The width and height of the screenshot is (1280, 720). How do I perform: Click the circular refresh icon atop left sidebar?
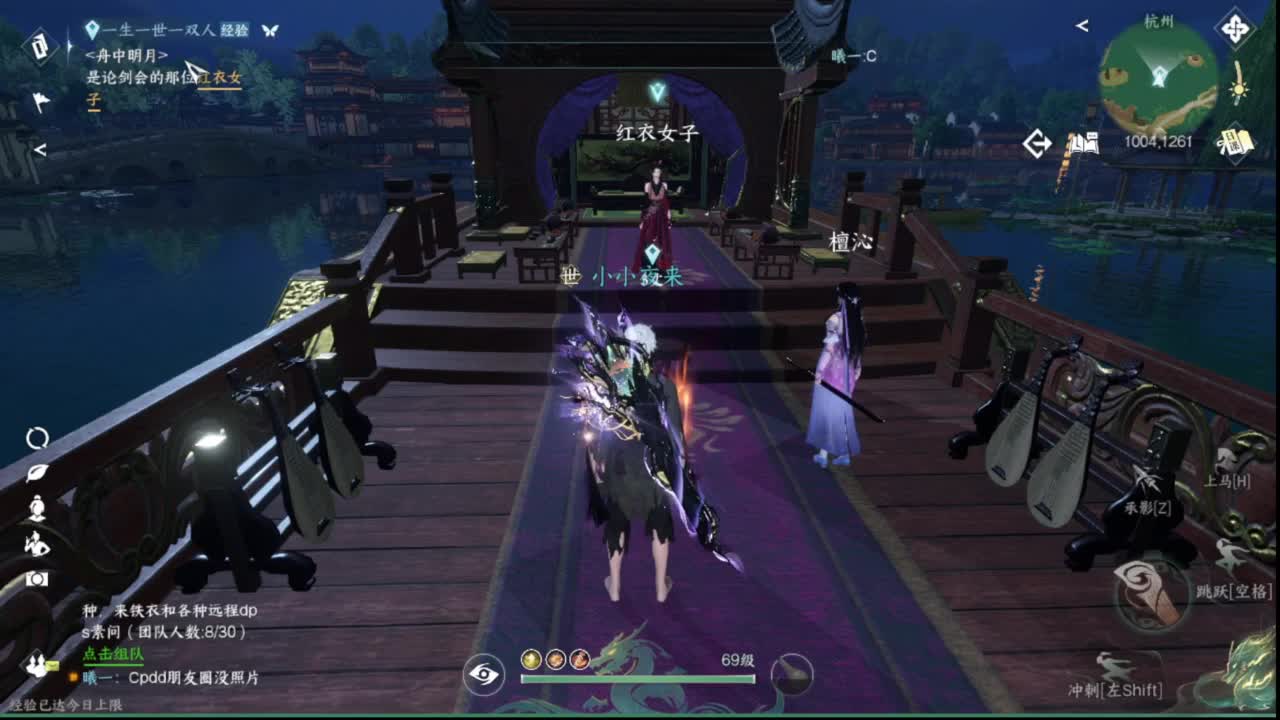click(38, 435)
